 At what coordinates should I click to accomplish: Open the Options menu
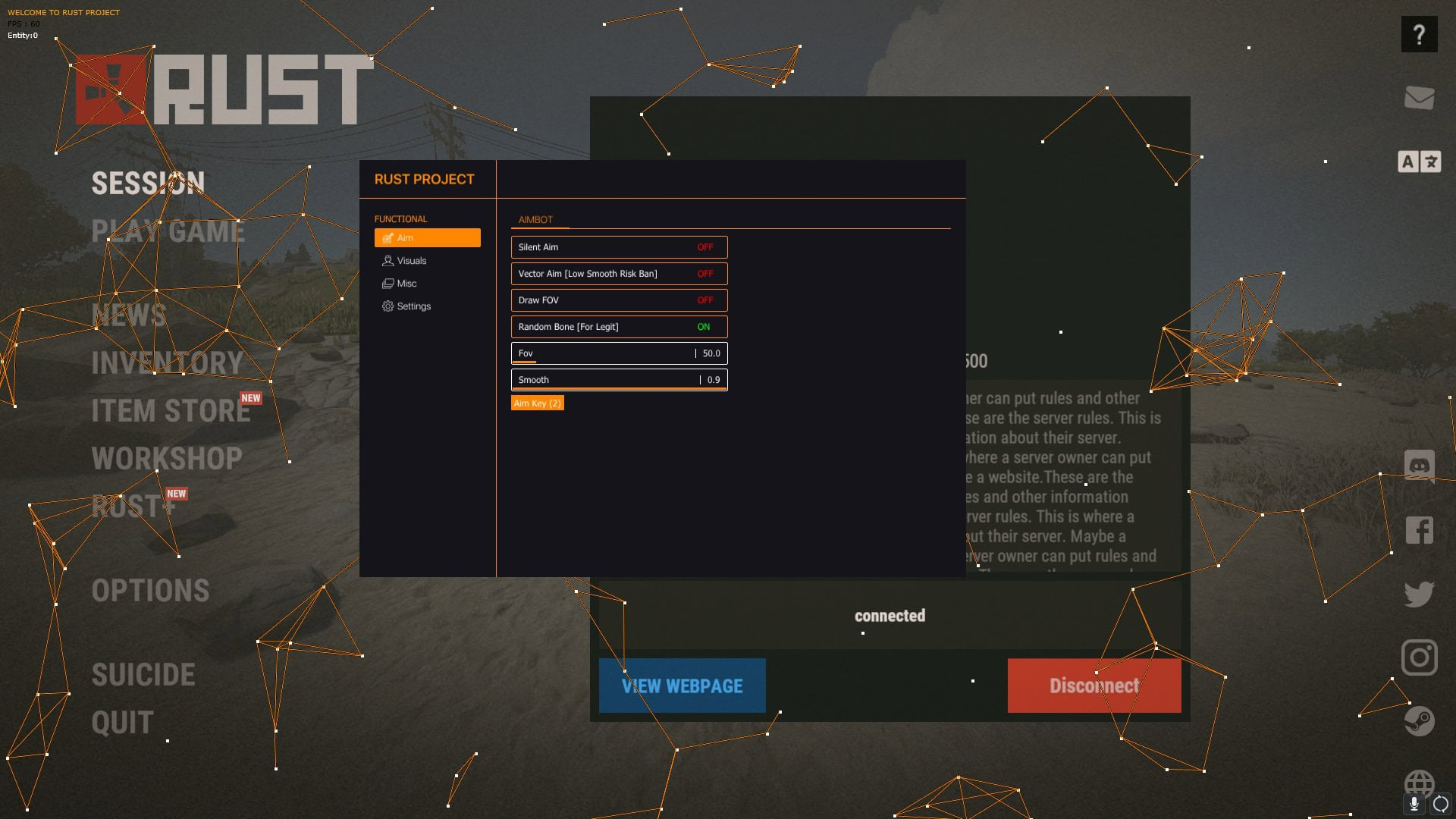point(150,591)
